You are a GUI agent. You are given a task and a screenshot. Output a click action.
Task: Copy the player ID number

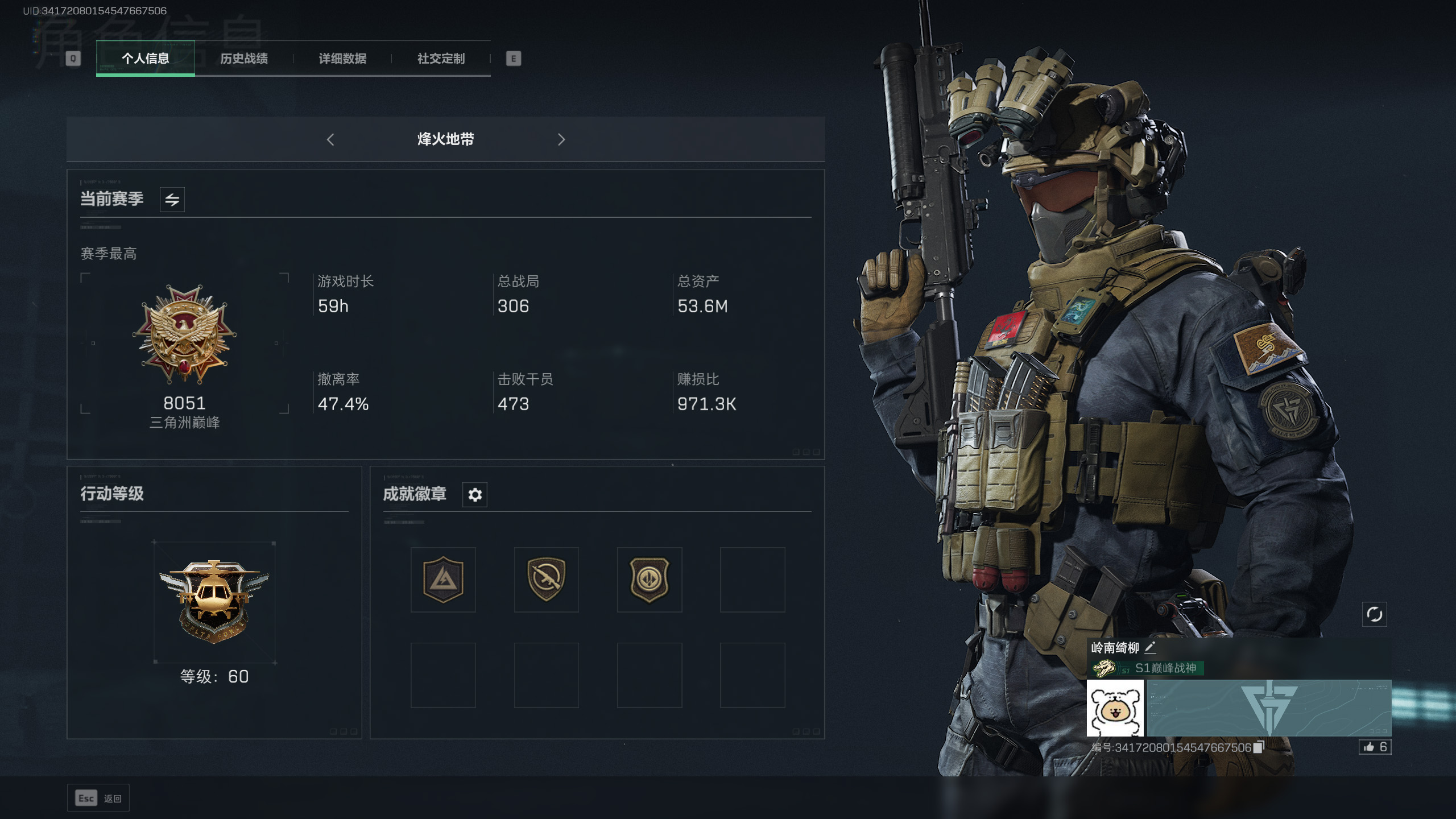(1259, 747)
